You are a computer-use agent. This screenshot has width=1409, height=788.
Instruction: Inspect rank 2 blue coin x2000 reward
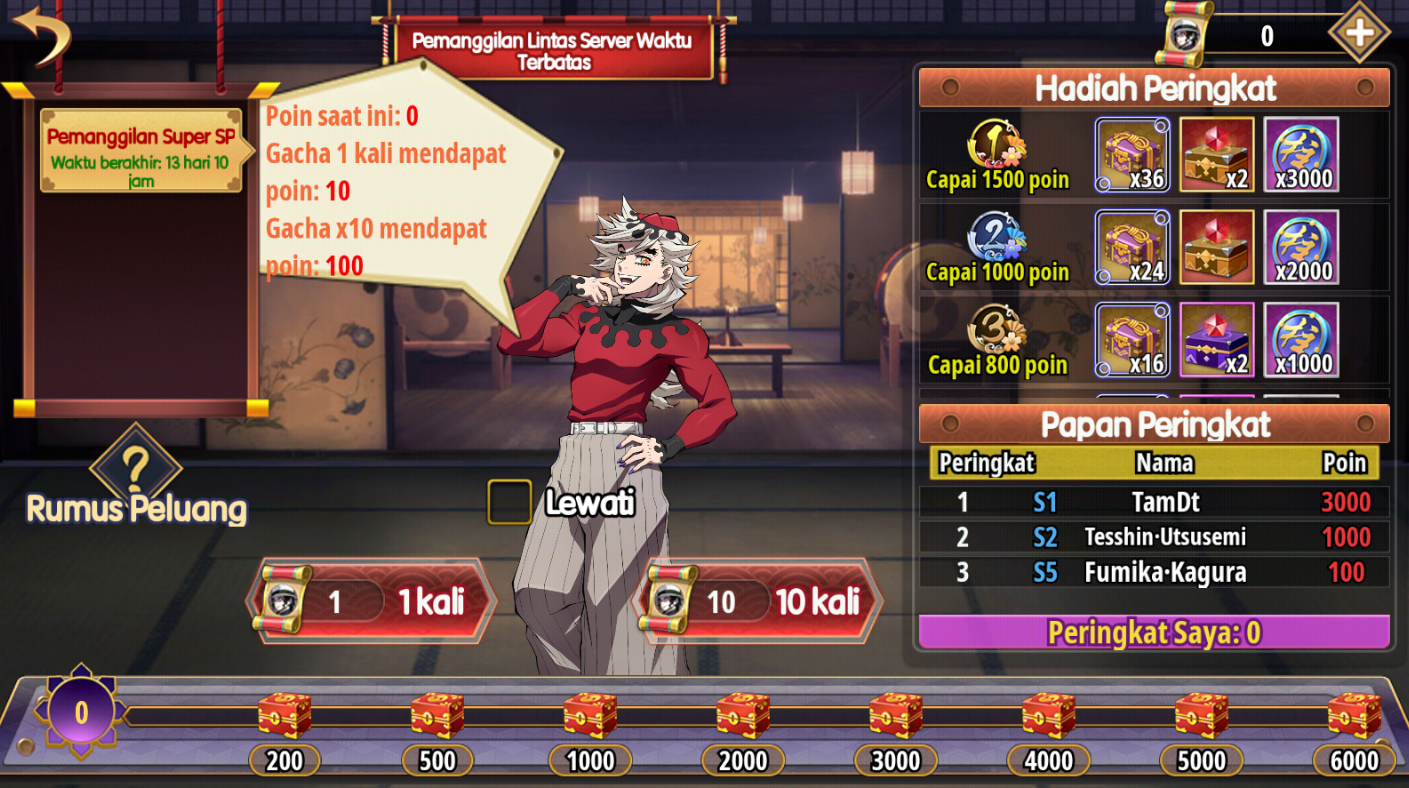1301,248
